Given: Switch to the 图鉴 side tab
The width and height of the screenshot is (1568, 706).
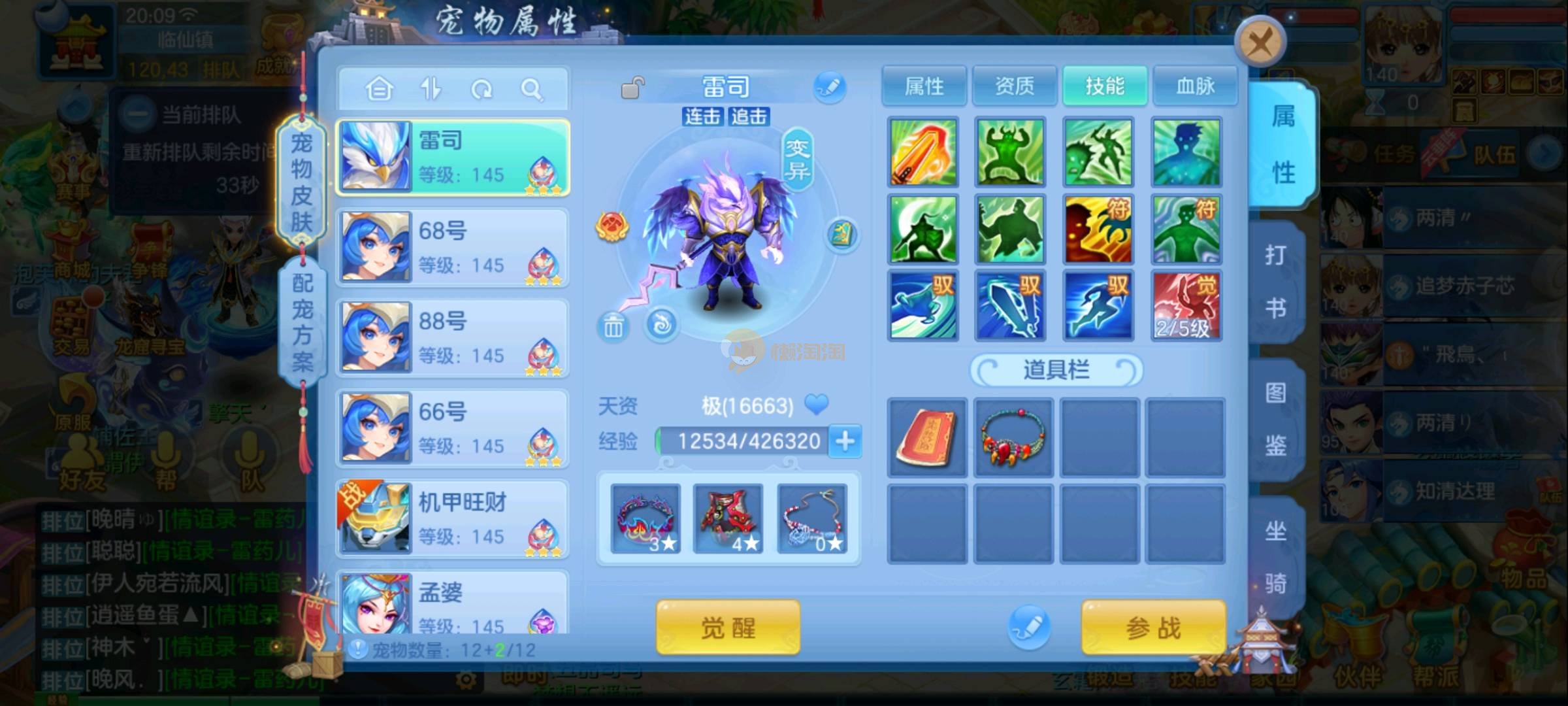Looking at the screenshot, I should [x=1275, y=419].
